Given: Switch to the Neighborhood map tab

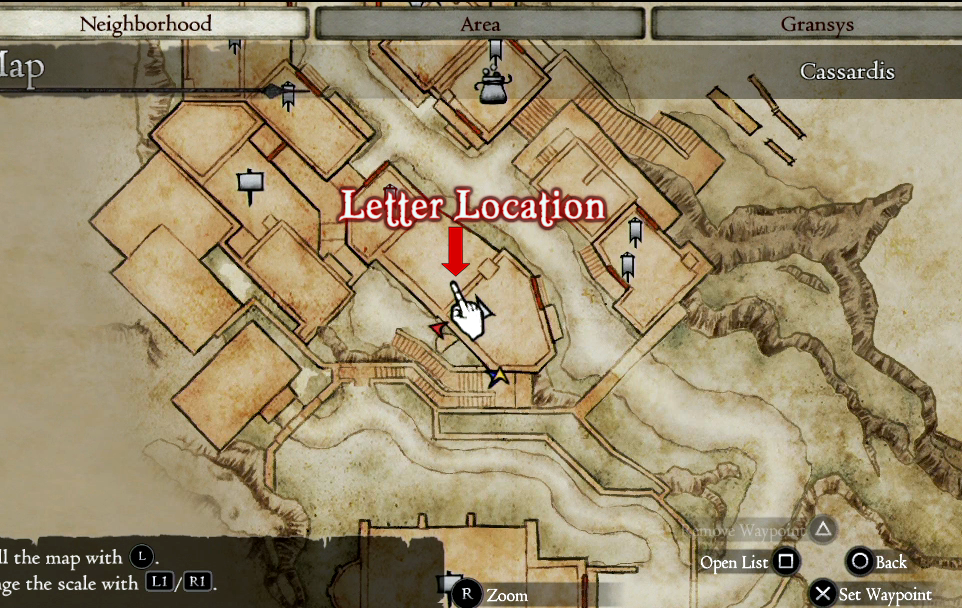Looking at the screenshot, I should [146, 23].
